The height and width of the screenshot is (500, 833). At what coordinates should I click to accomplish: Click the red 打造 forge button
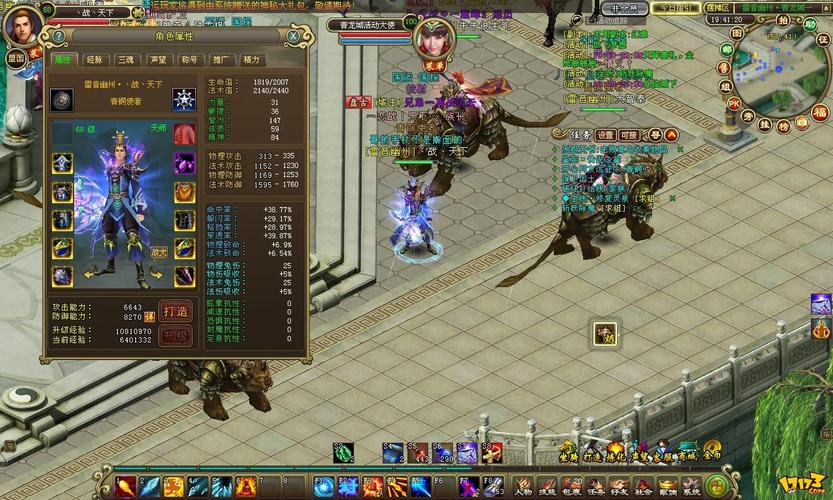click(x=175, y=310)
